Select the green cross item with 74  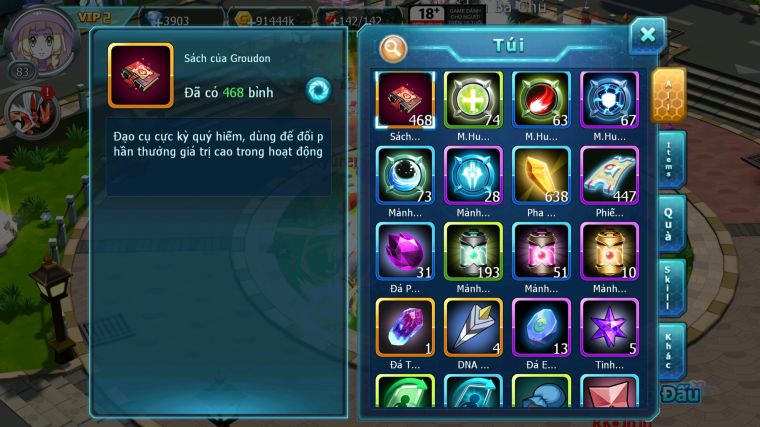click(473, 99)
